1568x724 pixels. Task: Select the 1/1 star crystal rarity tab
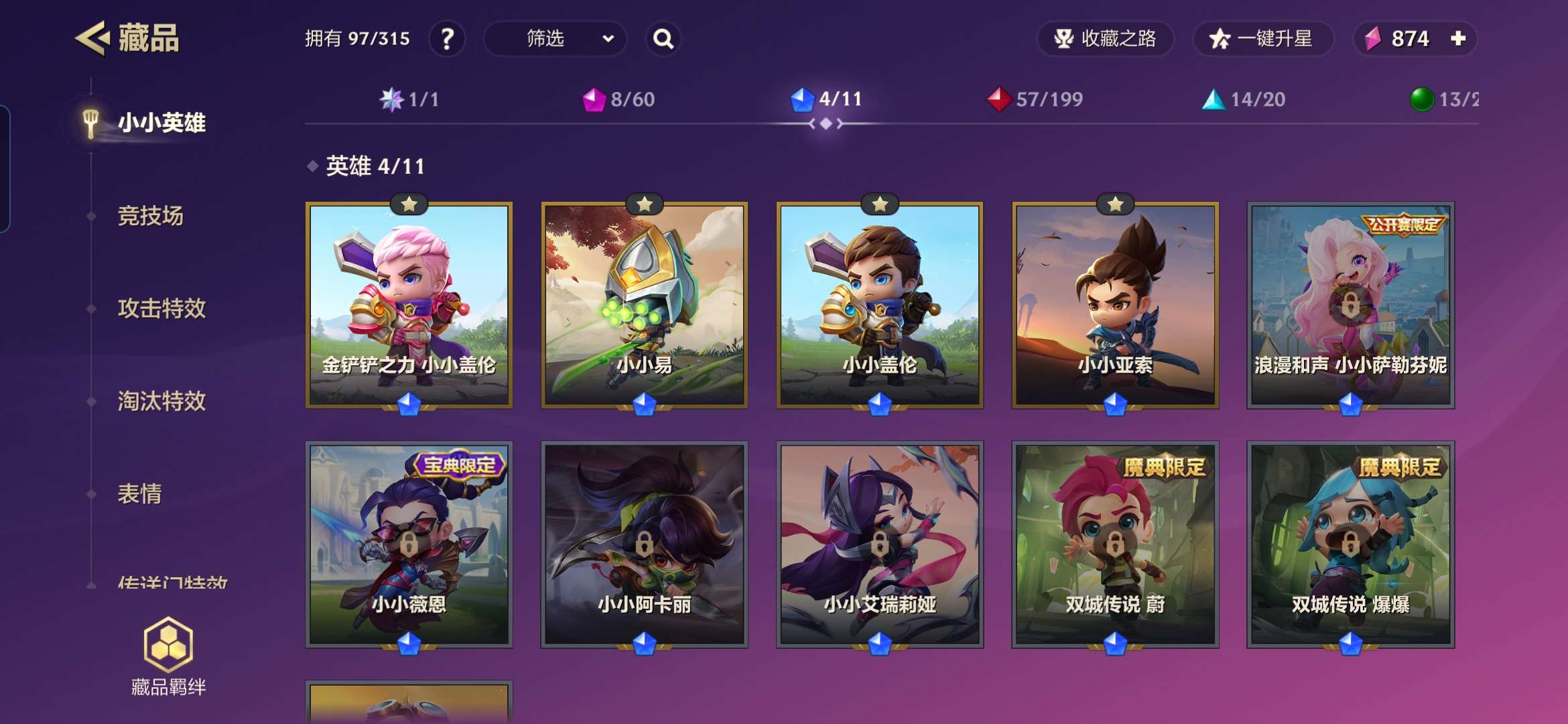[x=409, y=100]
